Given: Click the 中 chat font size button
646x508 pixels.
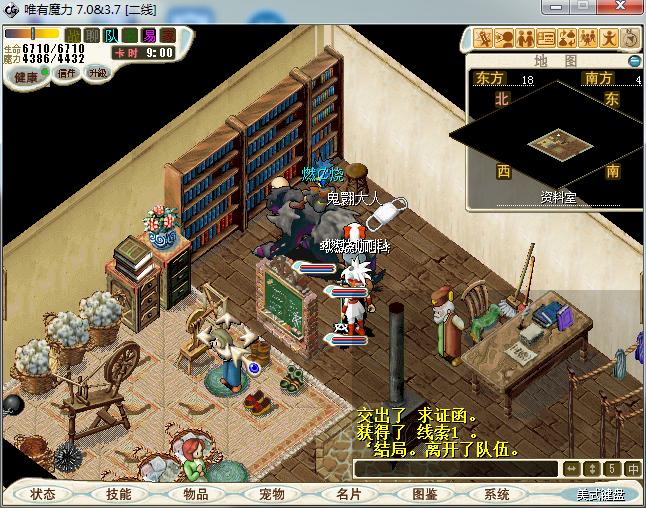Looking at the screenshot, I should coord(633,468).
